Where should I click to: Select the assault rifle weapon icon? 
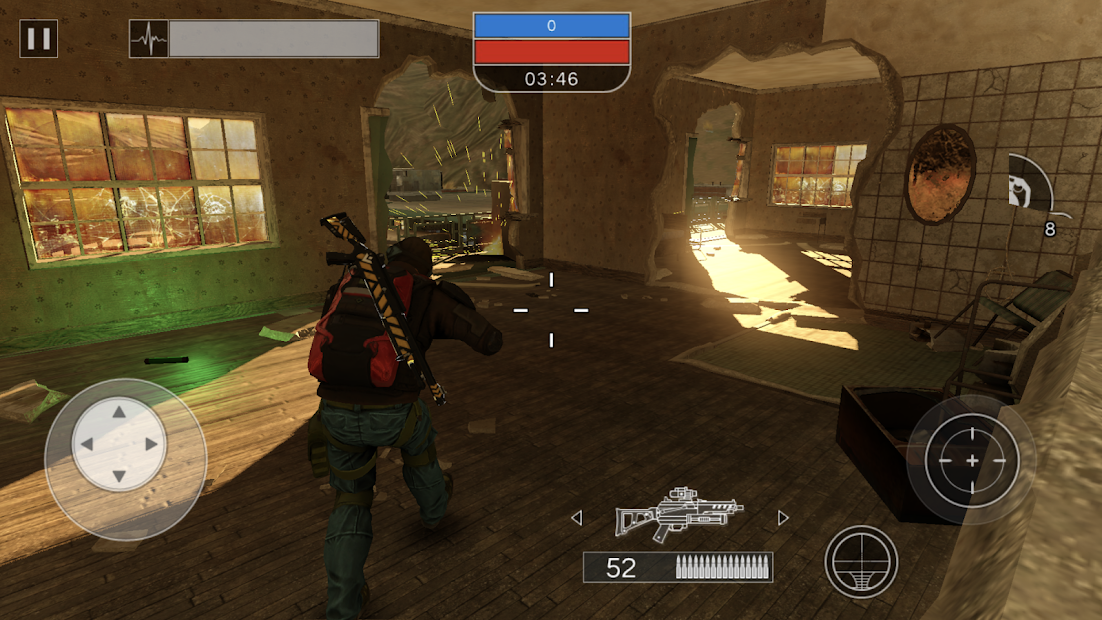[678, 516]
